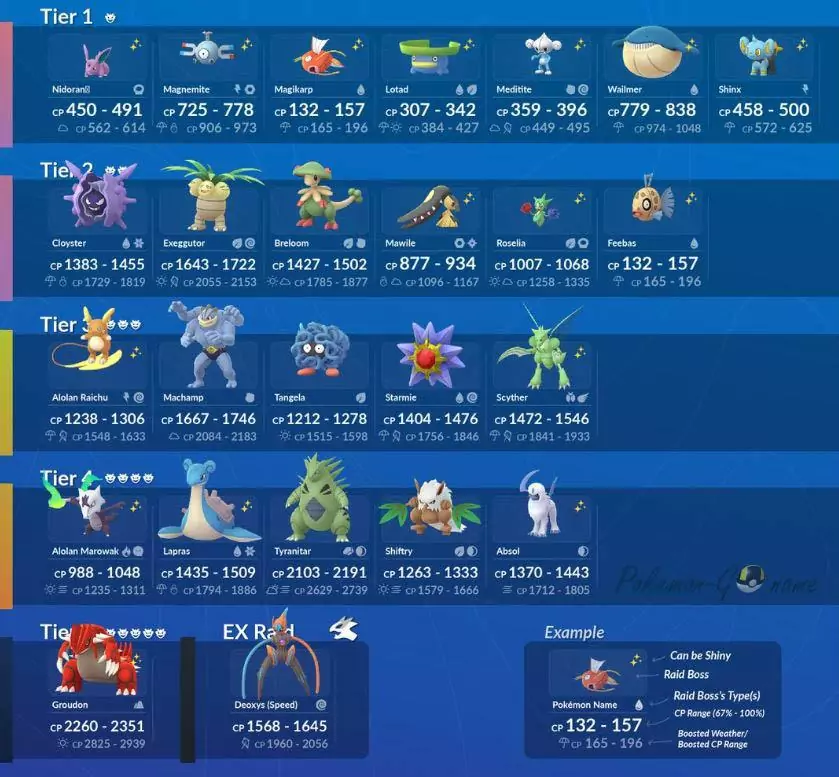Click the Feebas raid boss card

pyautogui.click(x=653, y=242)
